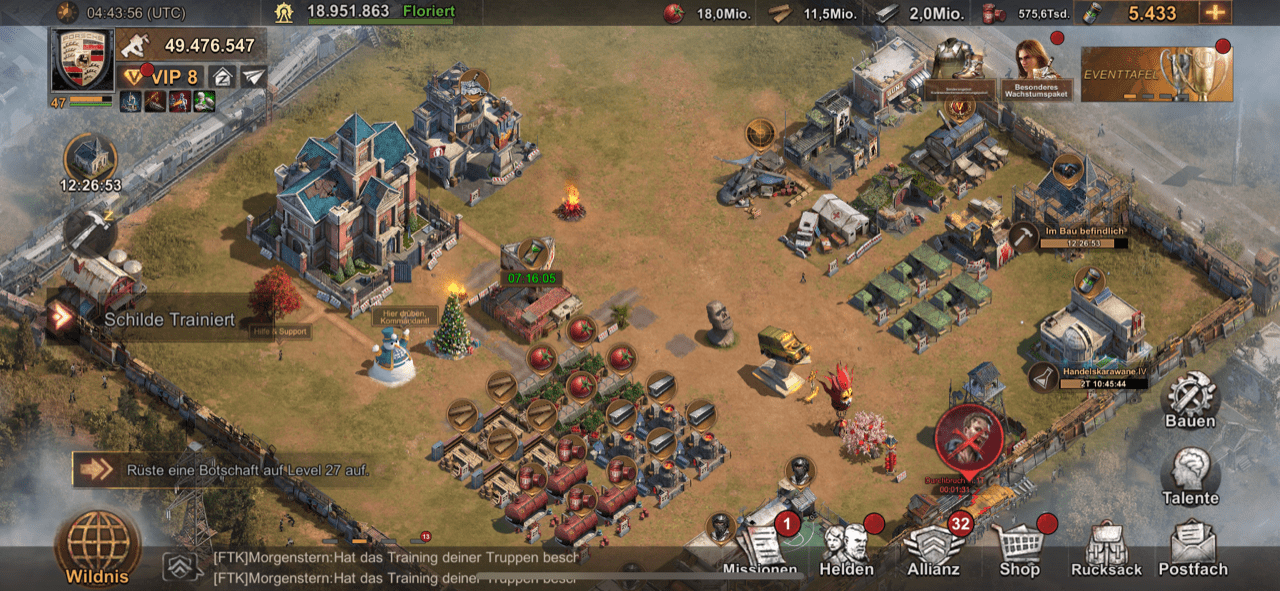
Task: Open the alliance chat message bar
Action: coord(390,568)
